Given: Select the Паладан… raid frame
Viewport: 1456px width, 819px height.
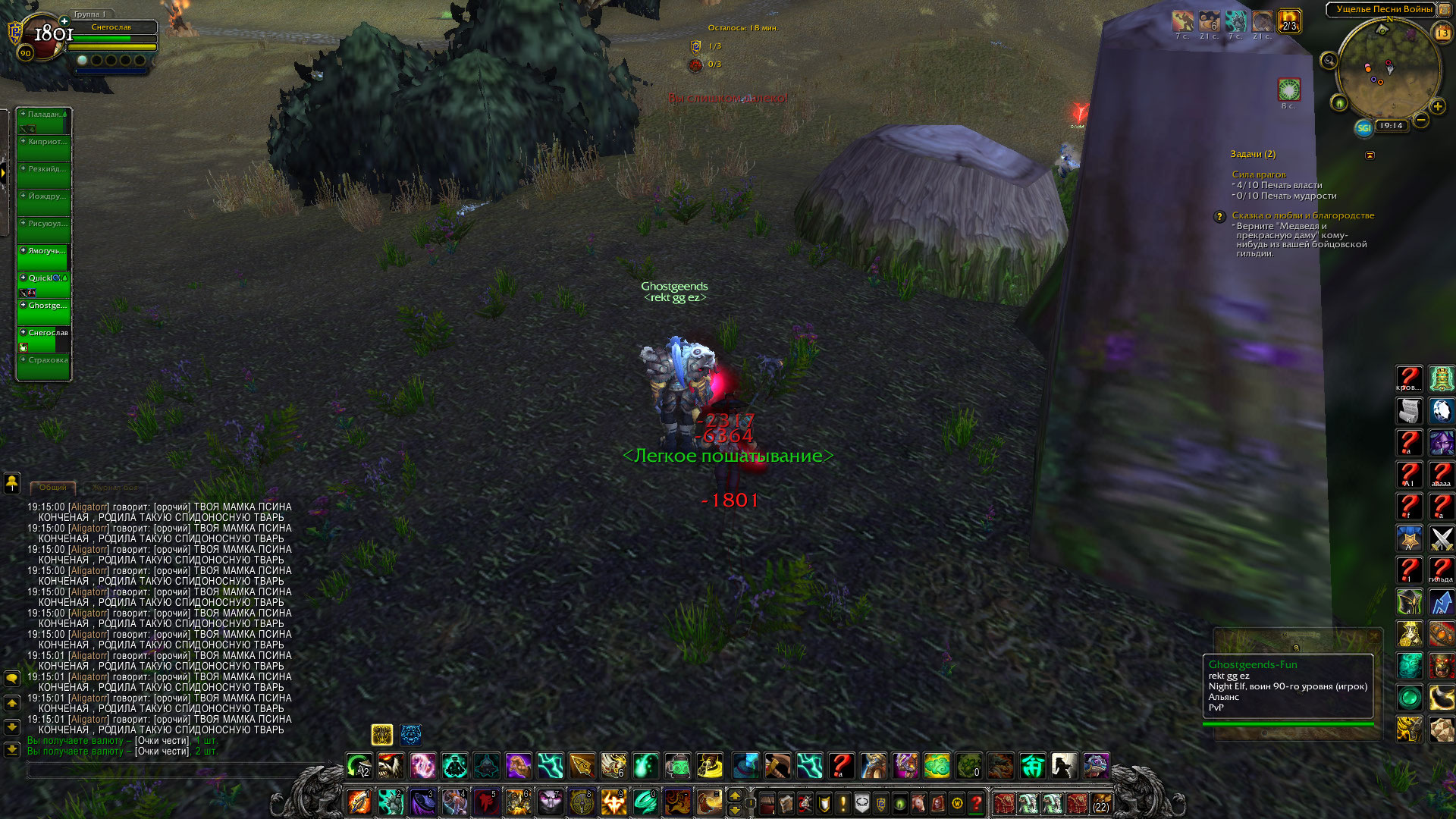Looking at the screenshot, I should 44,121.
